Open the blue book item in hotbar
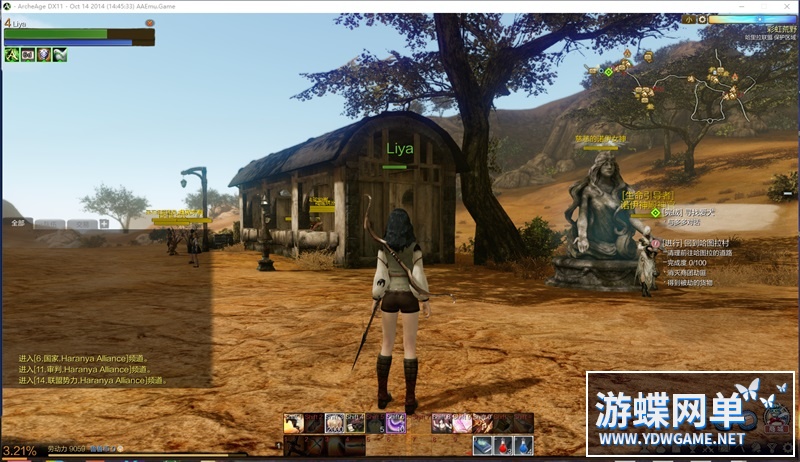800x462 pixels. pos(483,445)
